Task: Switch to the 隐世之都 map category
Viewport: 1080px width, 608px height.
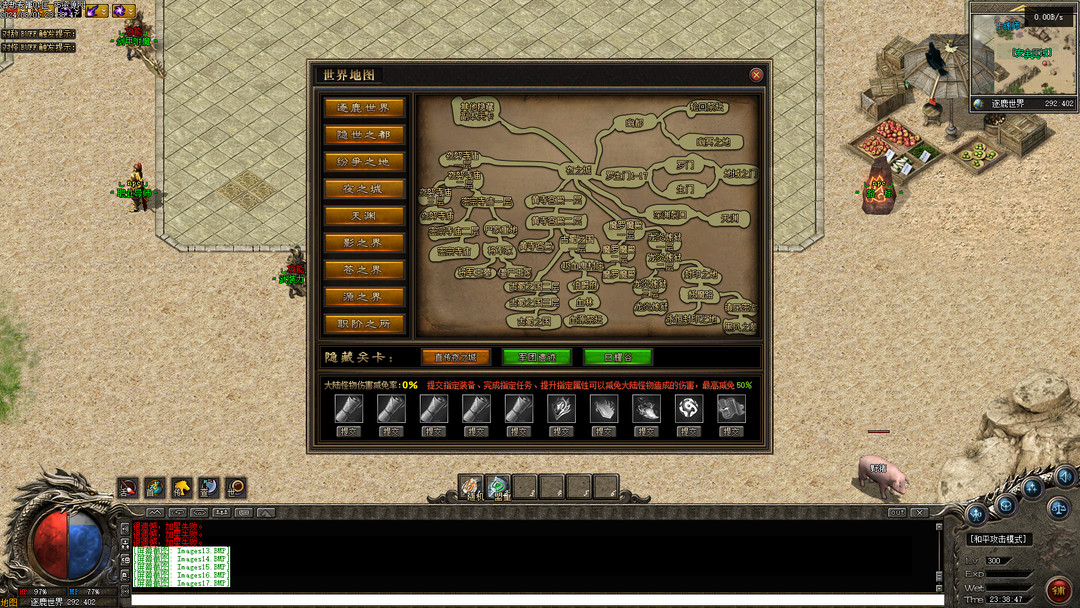Action: pos(364,135)
